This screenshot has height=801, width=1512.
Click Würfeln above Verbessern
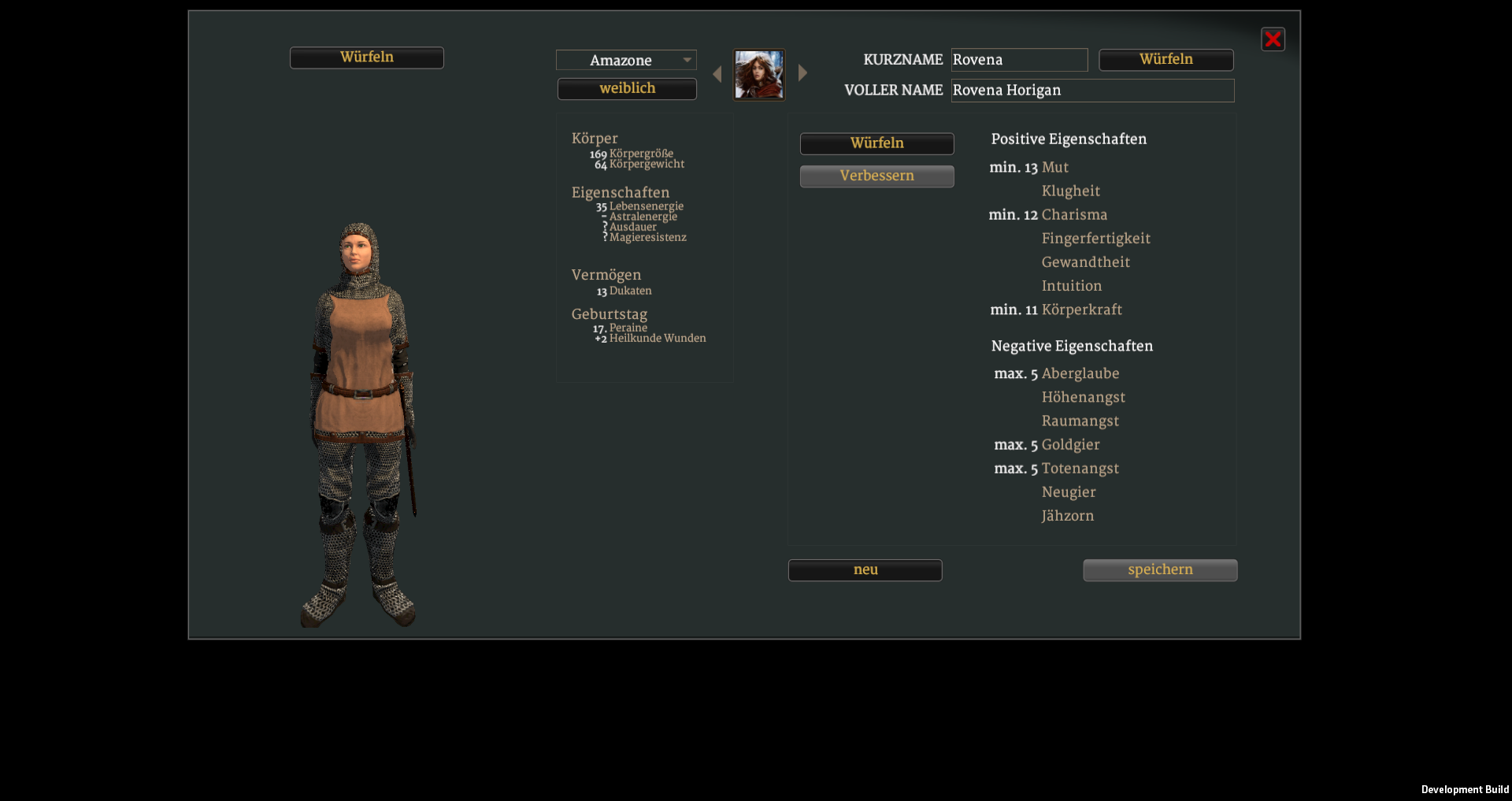[876, 143]
